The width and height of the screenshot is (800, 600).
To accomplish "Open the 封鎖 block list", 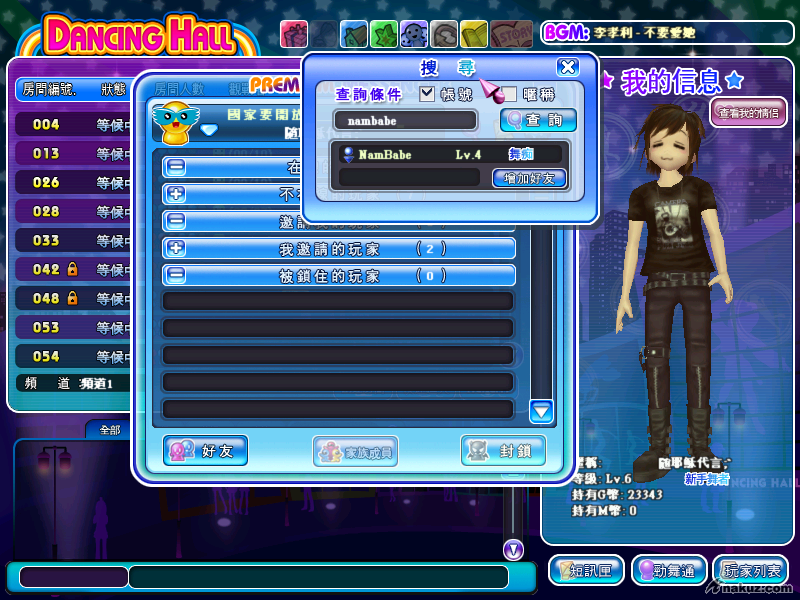I will [x=502, y=450].
